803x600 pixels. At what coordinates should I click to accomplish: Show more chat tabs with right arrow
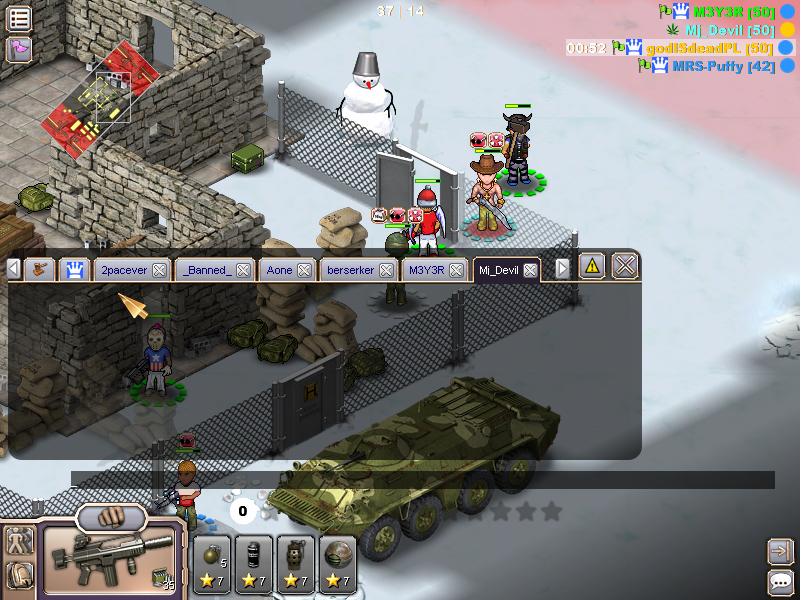coord(563,268)
